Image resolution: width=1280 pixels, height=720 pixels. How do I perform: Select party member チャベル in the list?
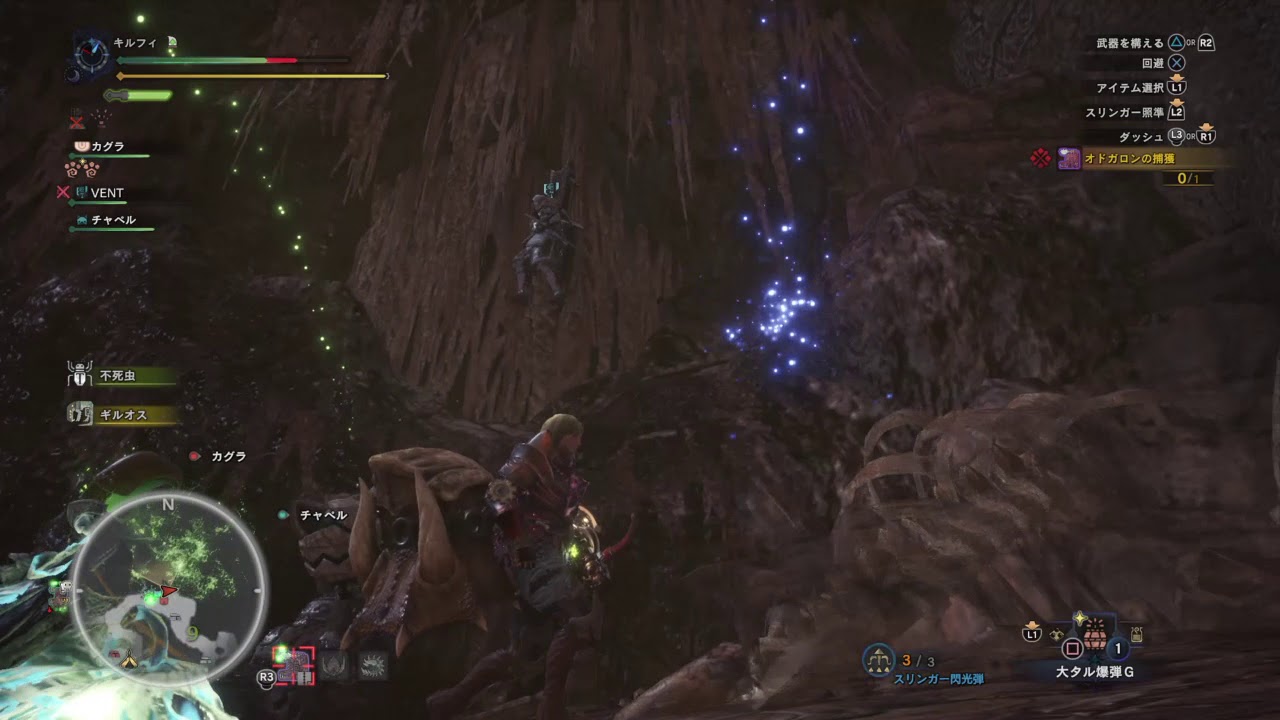point(110,220)
